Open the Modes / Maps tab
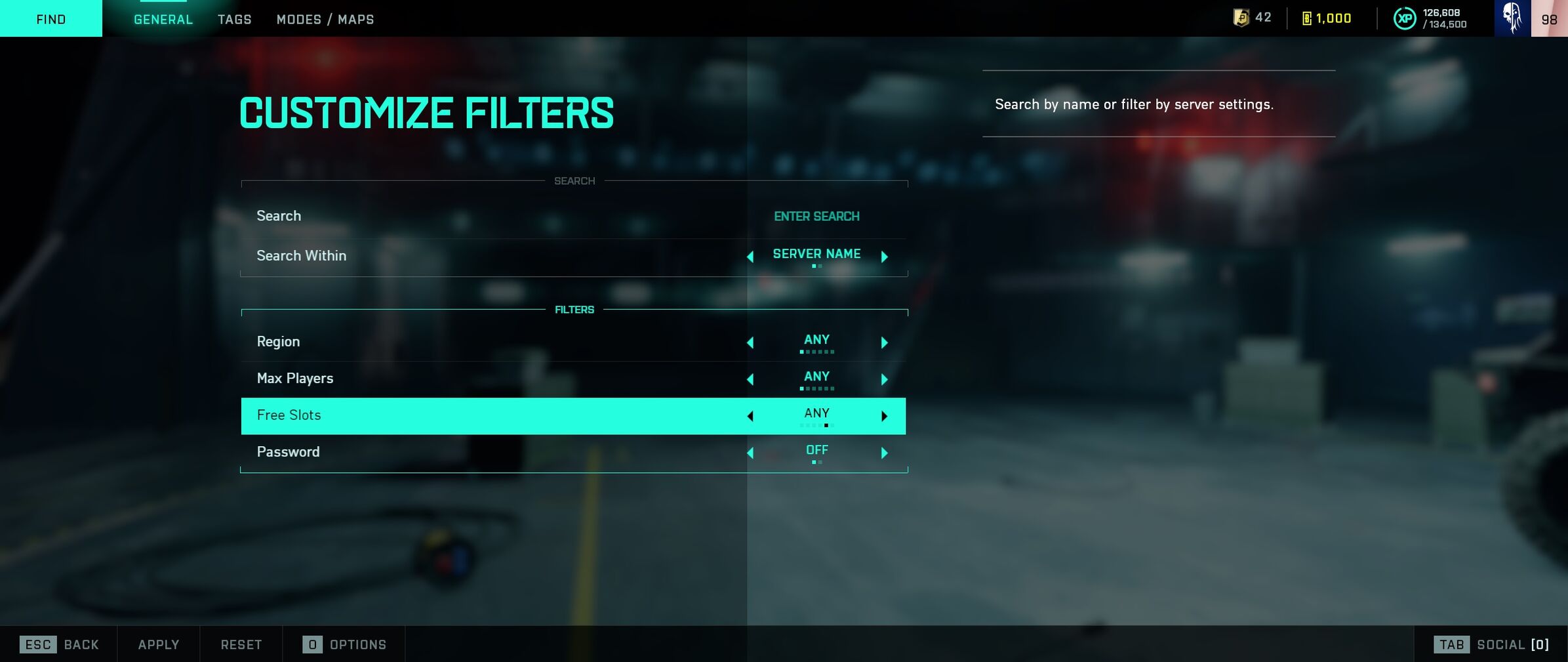The image size is (1568, 662). point(325,20)
